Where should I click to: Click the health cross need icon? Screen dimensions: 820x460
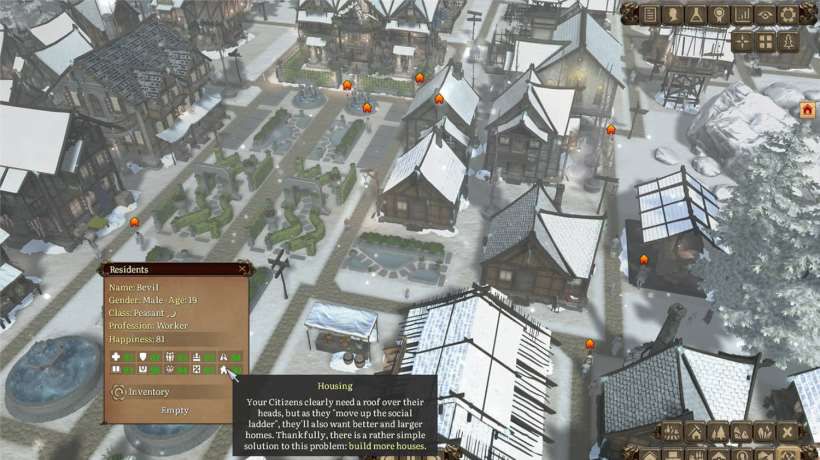116,356
